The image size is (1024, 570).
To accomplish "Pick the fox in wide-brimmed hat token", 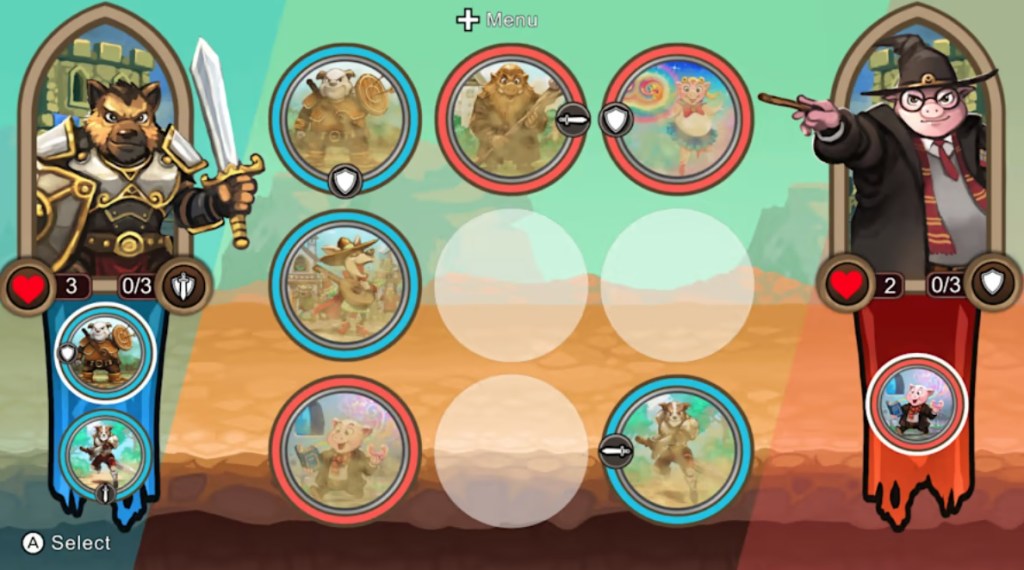I will click(x=345, y=284).
